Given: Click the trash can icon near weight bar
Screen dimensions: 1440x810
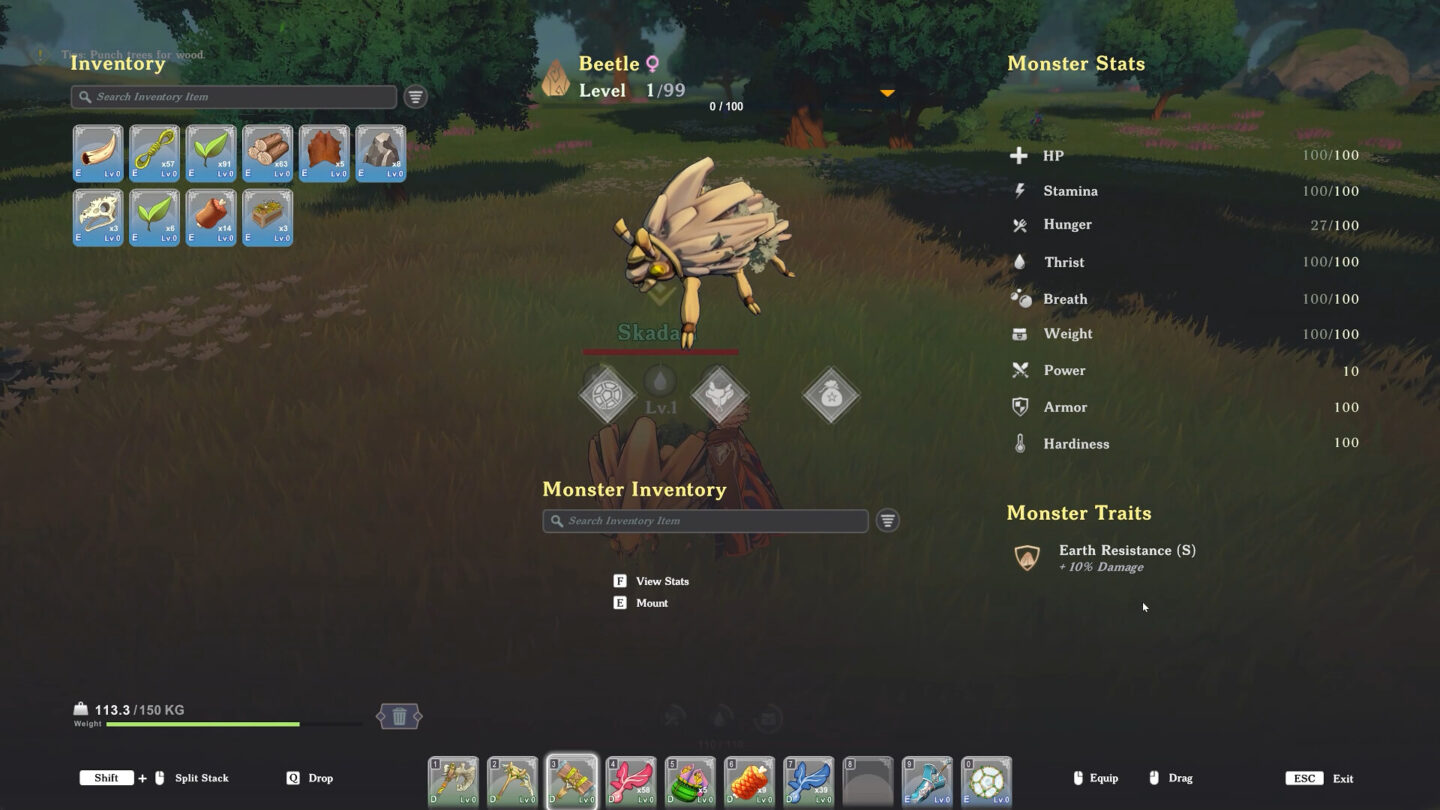Looking at the screenshot, I should [x=398, y=716].
